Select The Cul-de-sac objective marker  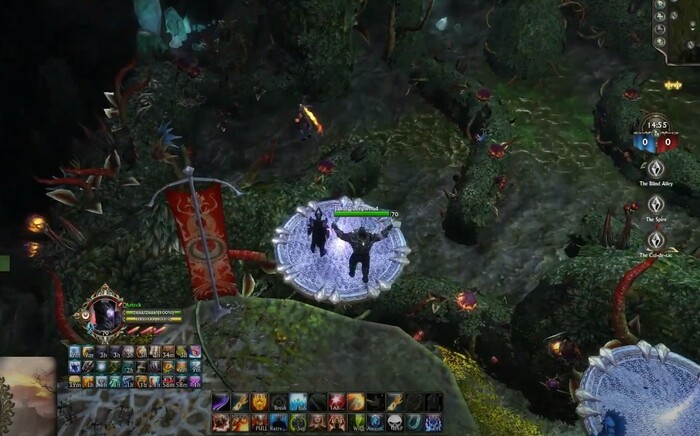(x=657, y=240)
